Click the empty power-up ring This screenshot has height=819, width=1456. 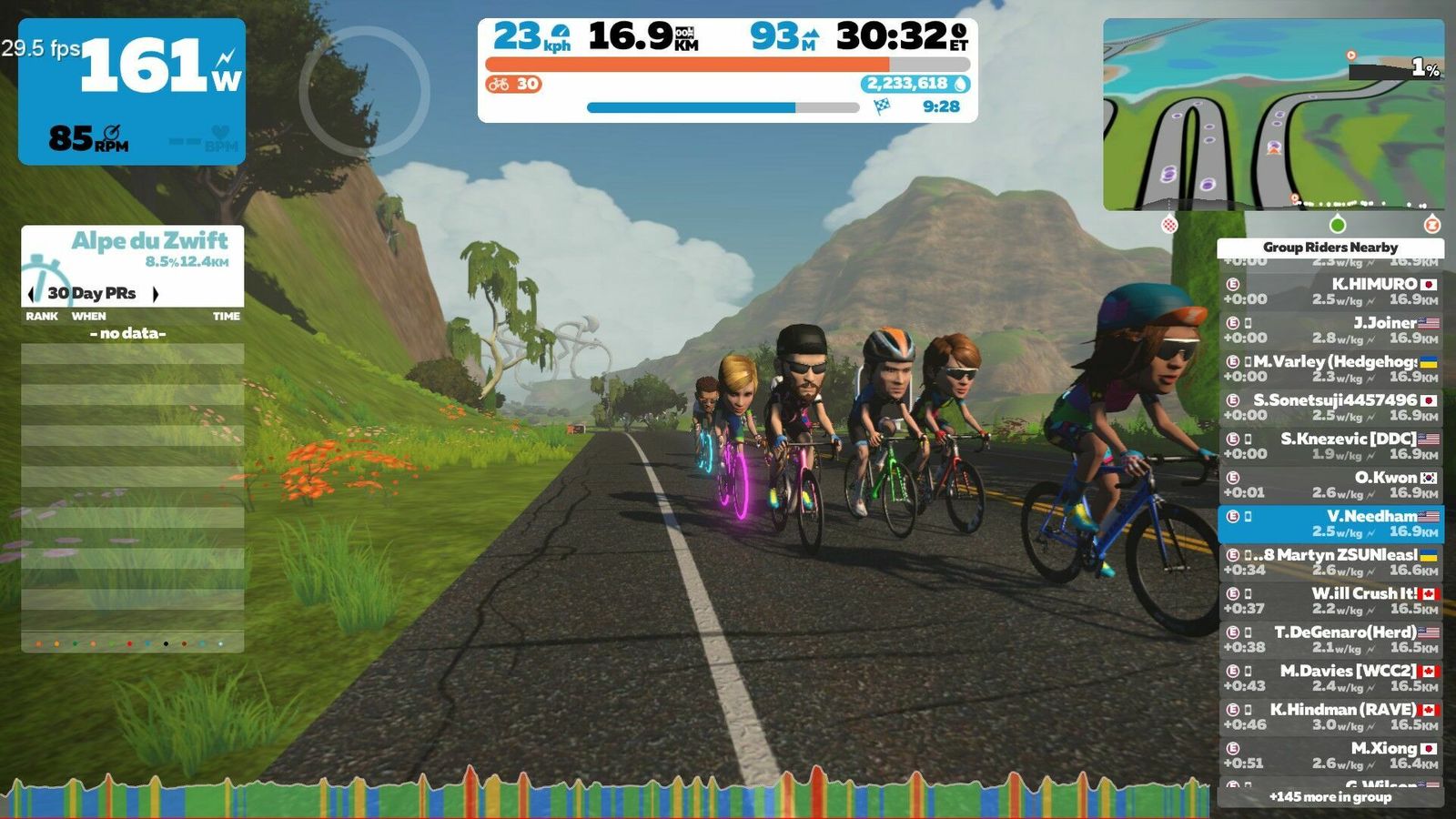(x=364, y=91)
